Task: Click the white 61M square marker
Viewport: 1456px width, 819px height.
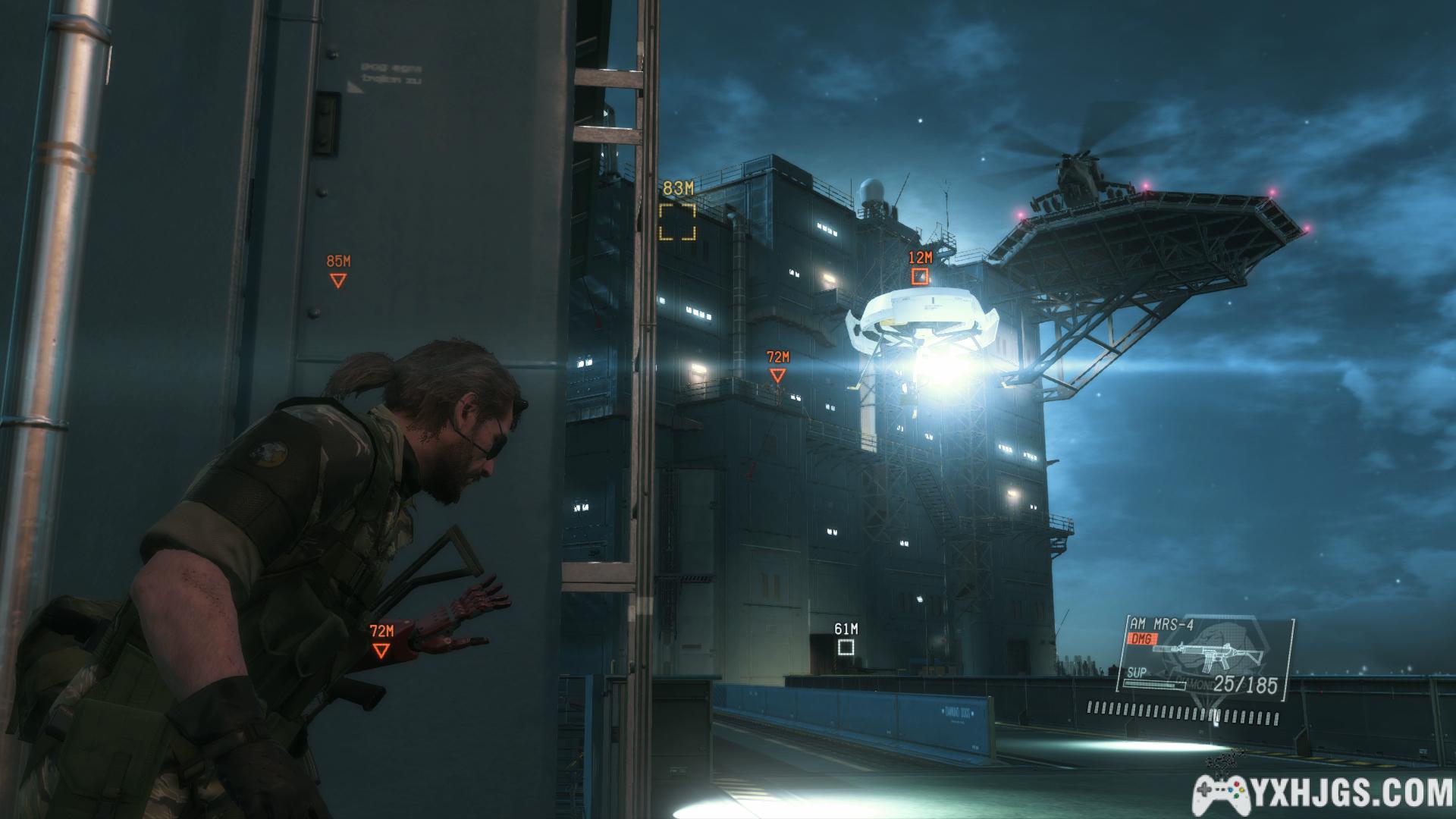Action: point(846,647)
